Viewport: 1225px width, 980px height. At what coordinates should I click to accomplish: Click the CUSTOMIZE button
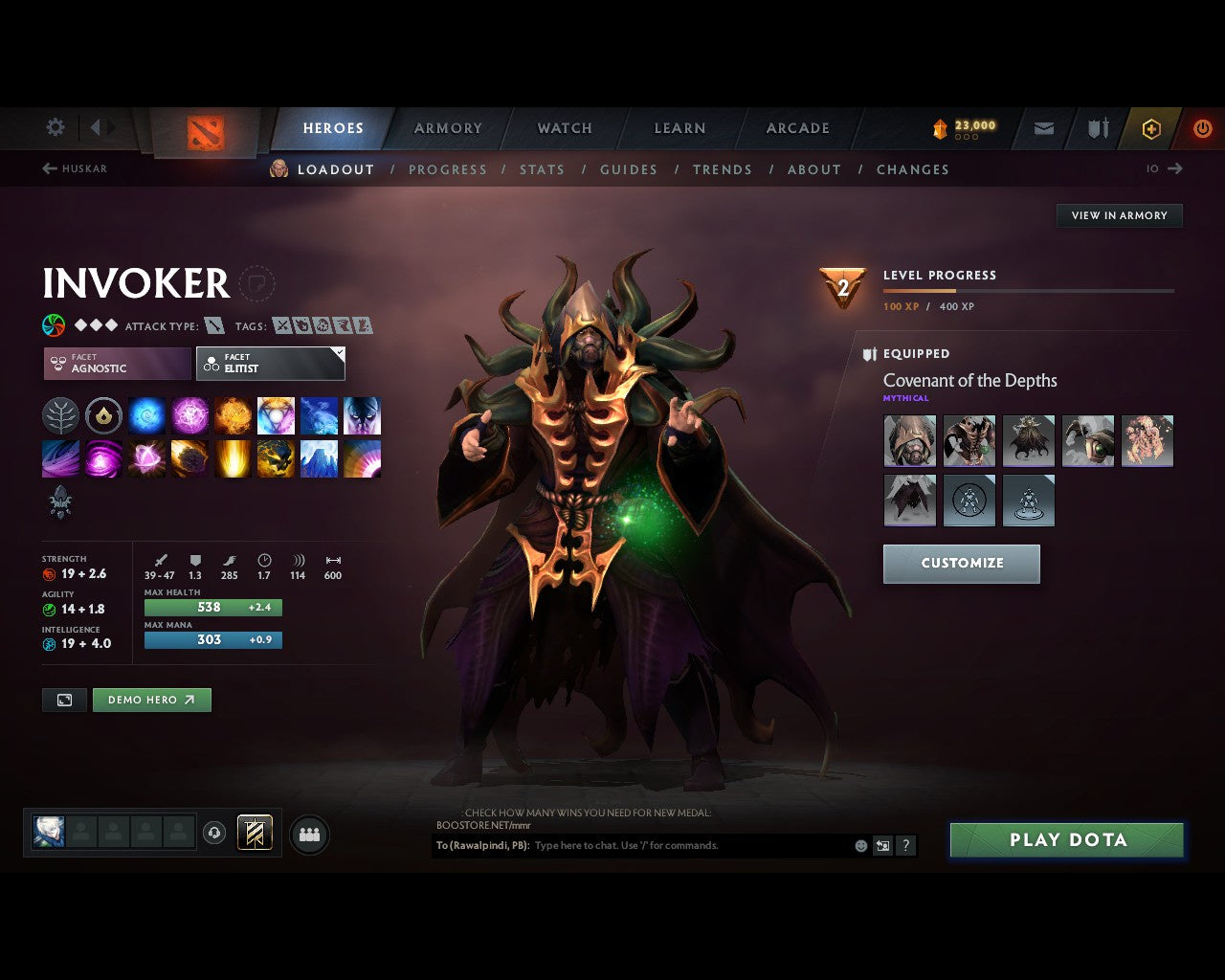pyautogui.click(x=961, y=564)
